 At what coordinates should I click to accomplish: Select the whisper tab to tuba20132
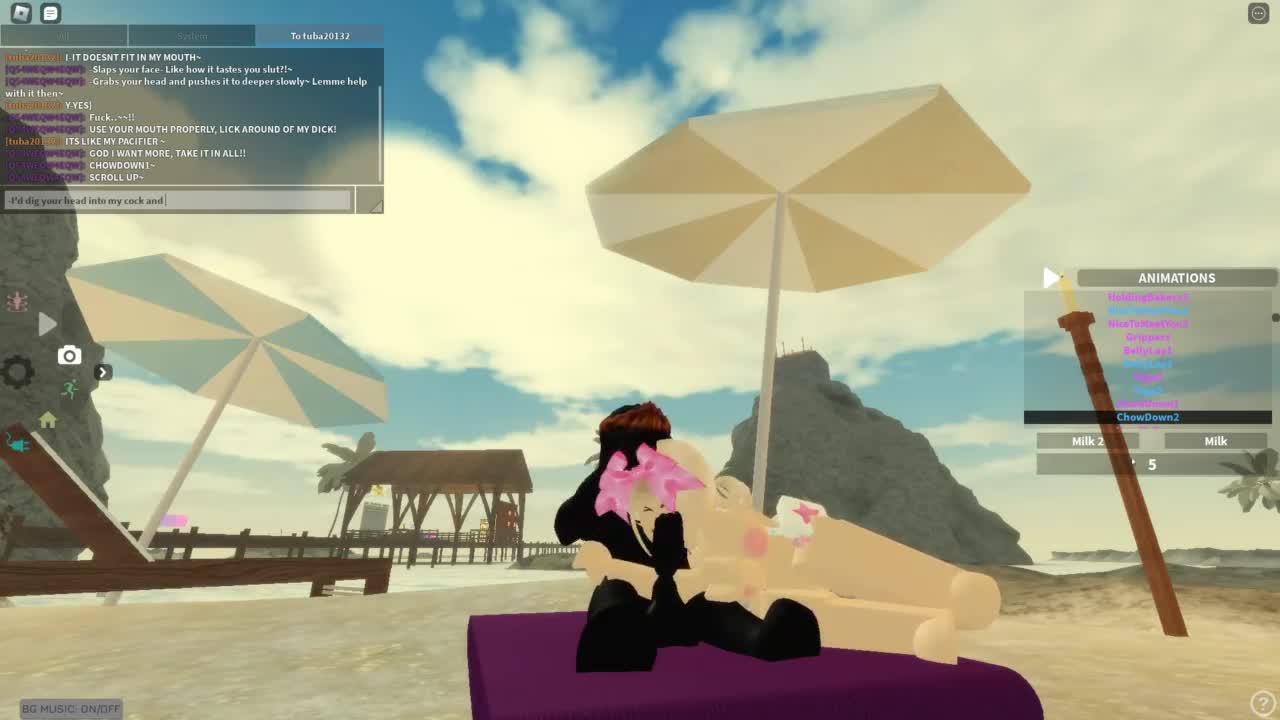(x=320, y=36)
